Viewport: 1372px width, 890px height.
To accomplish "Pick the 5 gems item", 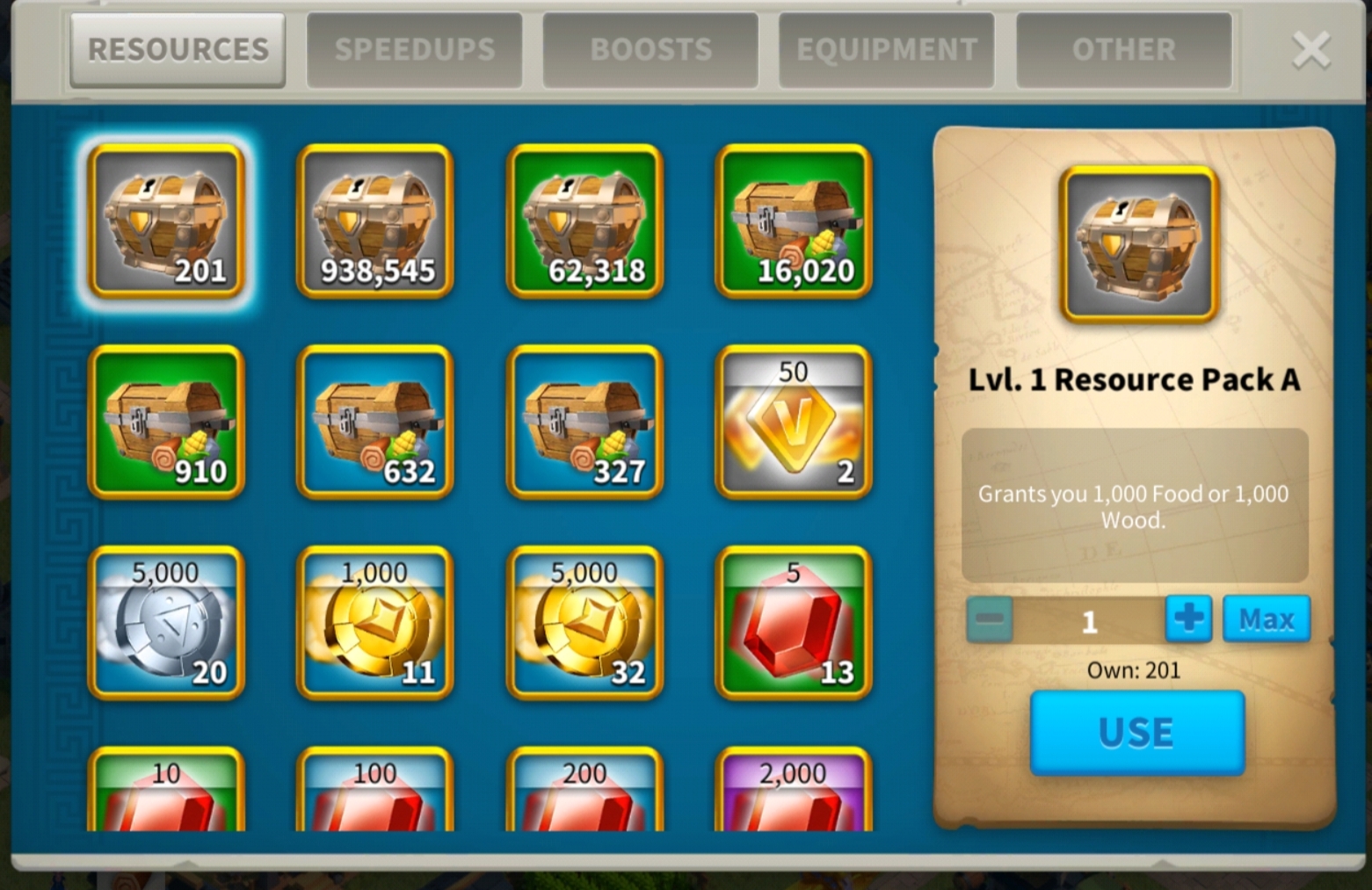I will point(793,624).
